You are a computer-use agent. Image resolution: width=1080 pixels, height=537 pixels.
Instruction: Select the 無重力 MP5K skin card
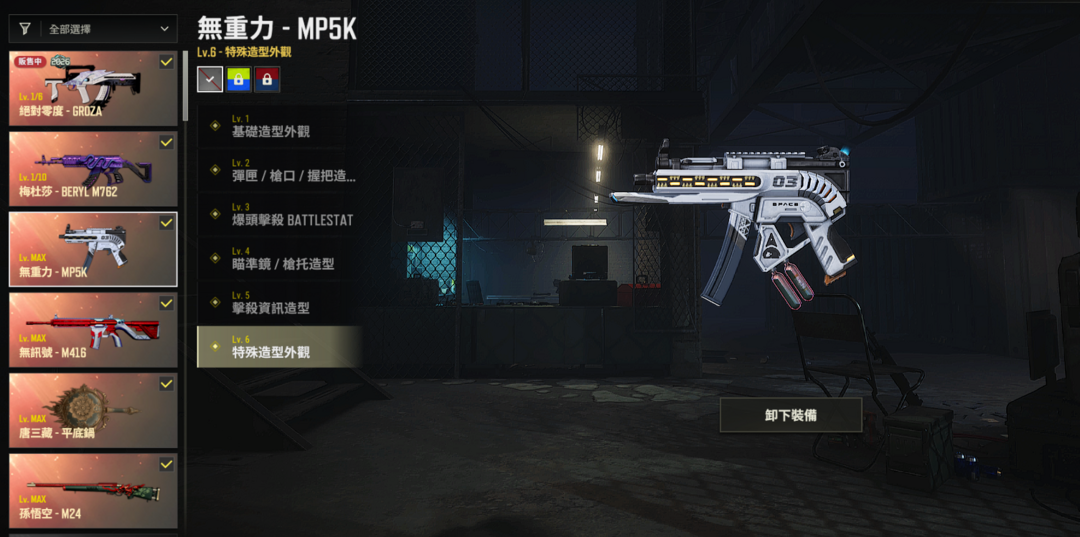[x=92, y=249]
